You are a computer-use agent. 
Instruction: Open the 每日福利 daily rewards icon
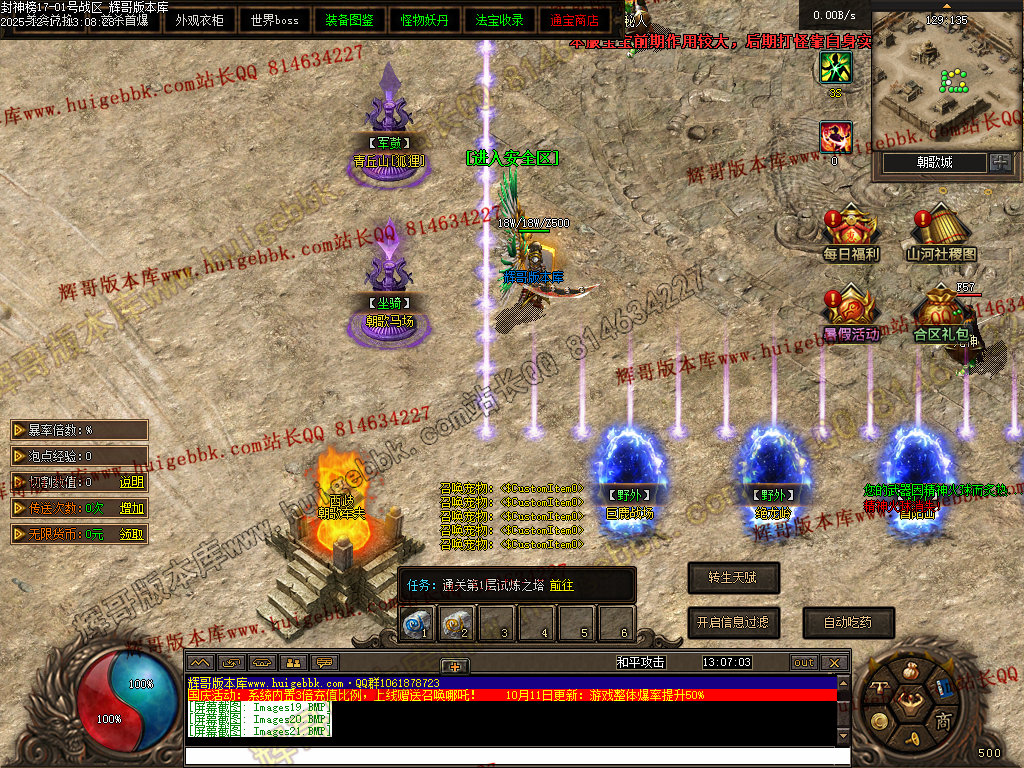pyautogui.click(x=850, y=234)
